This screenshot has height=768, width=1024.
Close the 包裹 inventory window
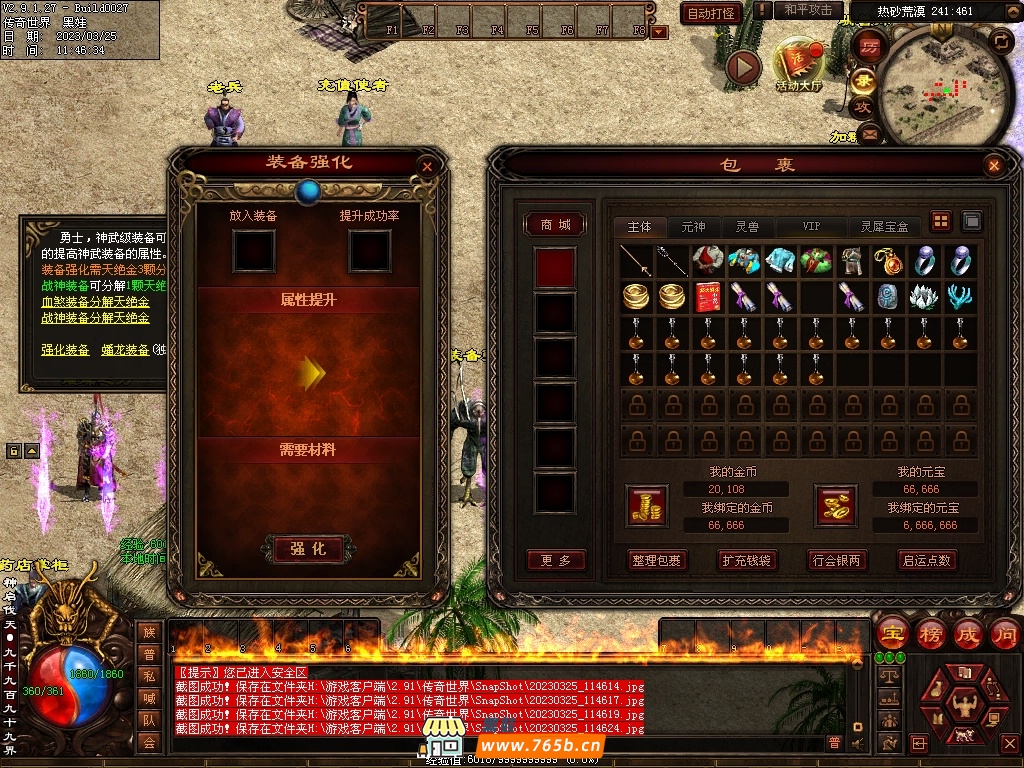coord(993,166)
